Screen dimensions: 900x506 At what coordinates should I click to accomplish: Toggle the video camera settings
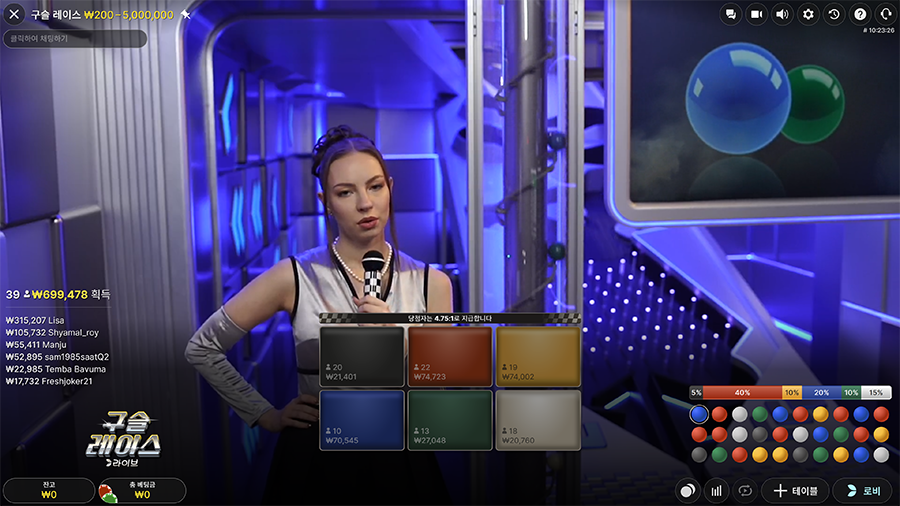[x=757, y=14]
